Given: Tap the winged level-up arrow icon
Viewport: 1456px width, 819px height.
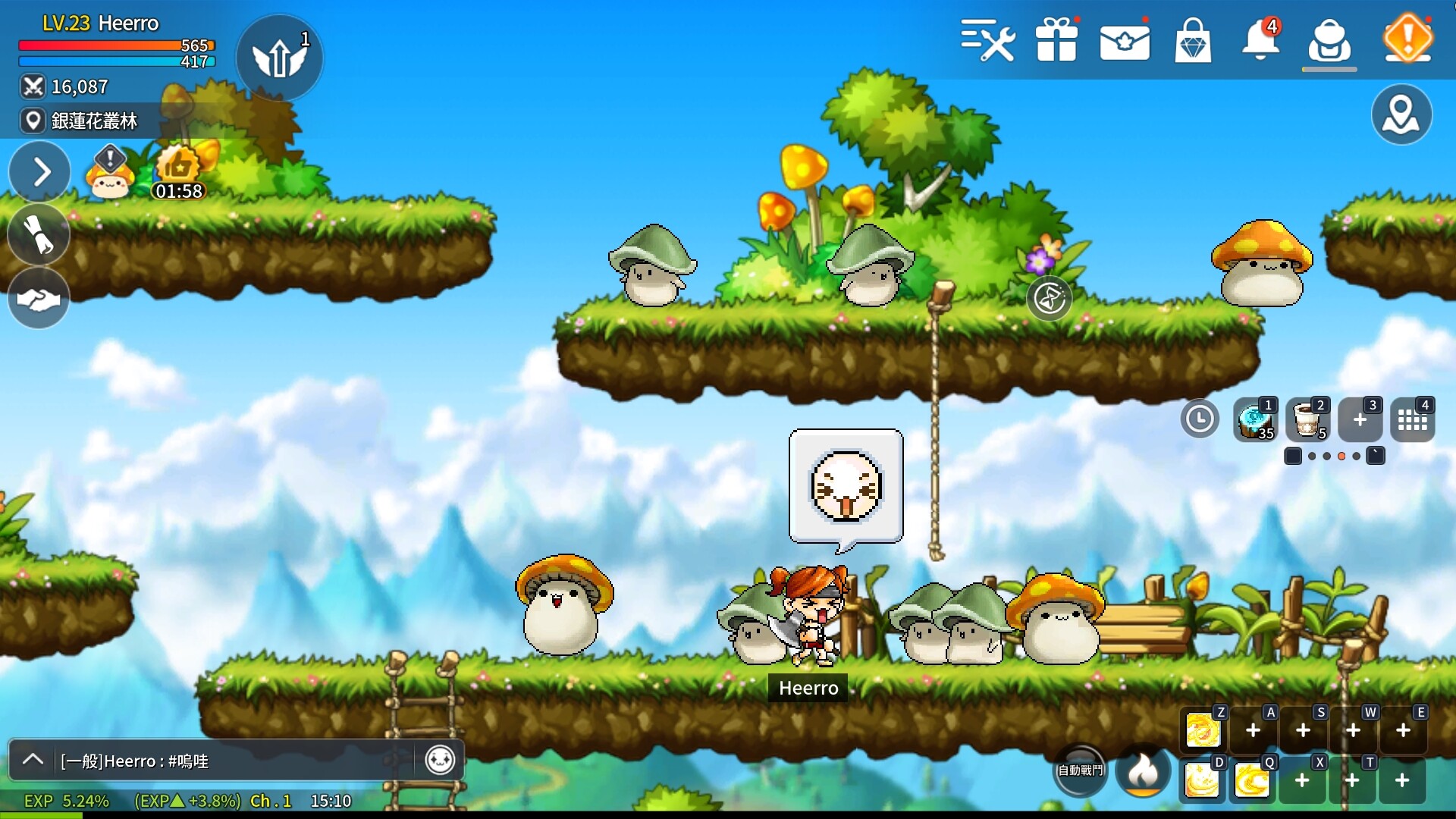Looking at the screenshot, I should 279,58.
